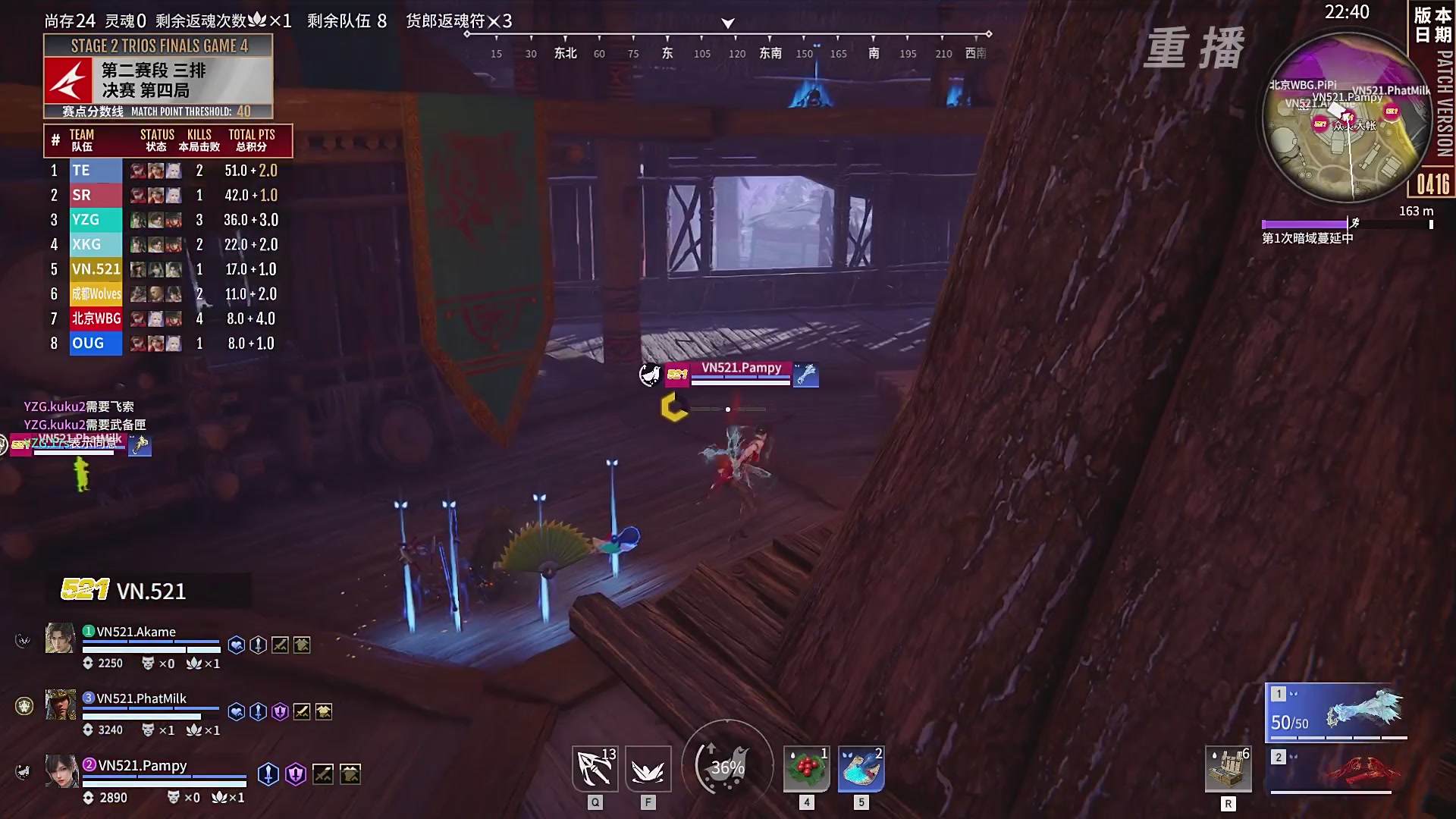
Task: Toggle the white stamina bird indicator at 36%
Action: [x=726, y=766]
